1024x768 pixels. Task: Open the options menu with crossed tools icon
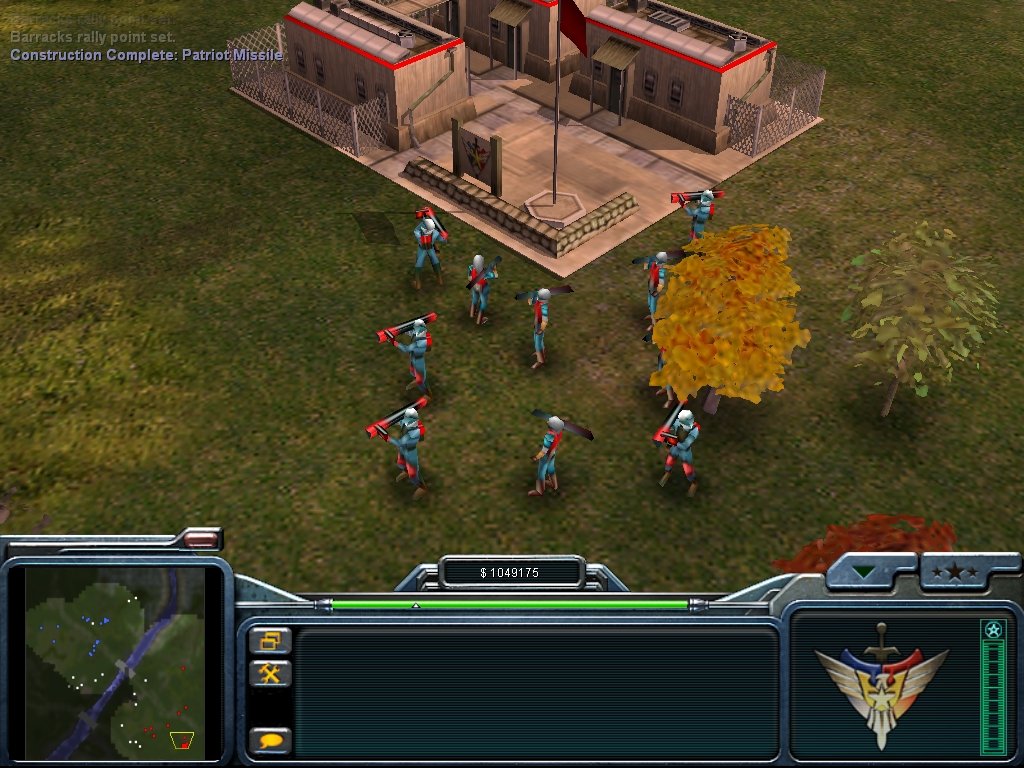click(x=270, y=673)
